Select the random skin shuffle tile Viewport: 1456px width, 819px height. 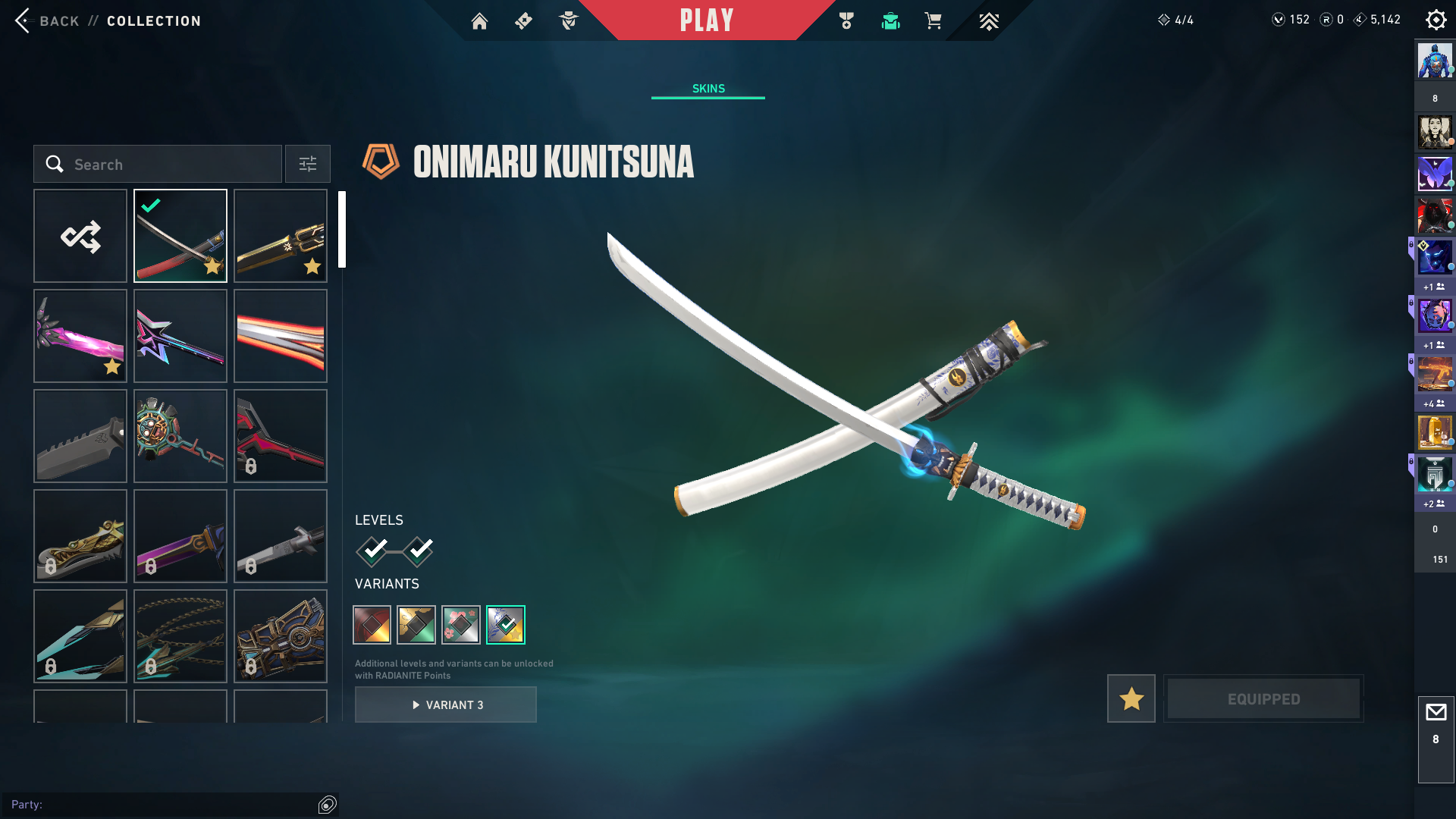80,236
